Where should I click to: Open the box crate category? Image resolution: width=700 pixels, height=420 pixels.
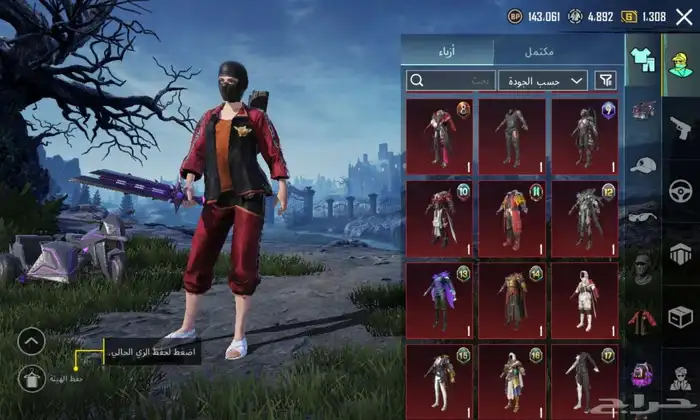pyautogui.click(x=680, y=317)
